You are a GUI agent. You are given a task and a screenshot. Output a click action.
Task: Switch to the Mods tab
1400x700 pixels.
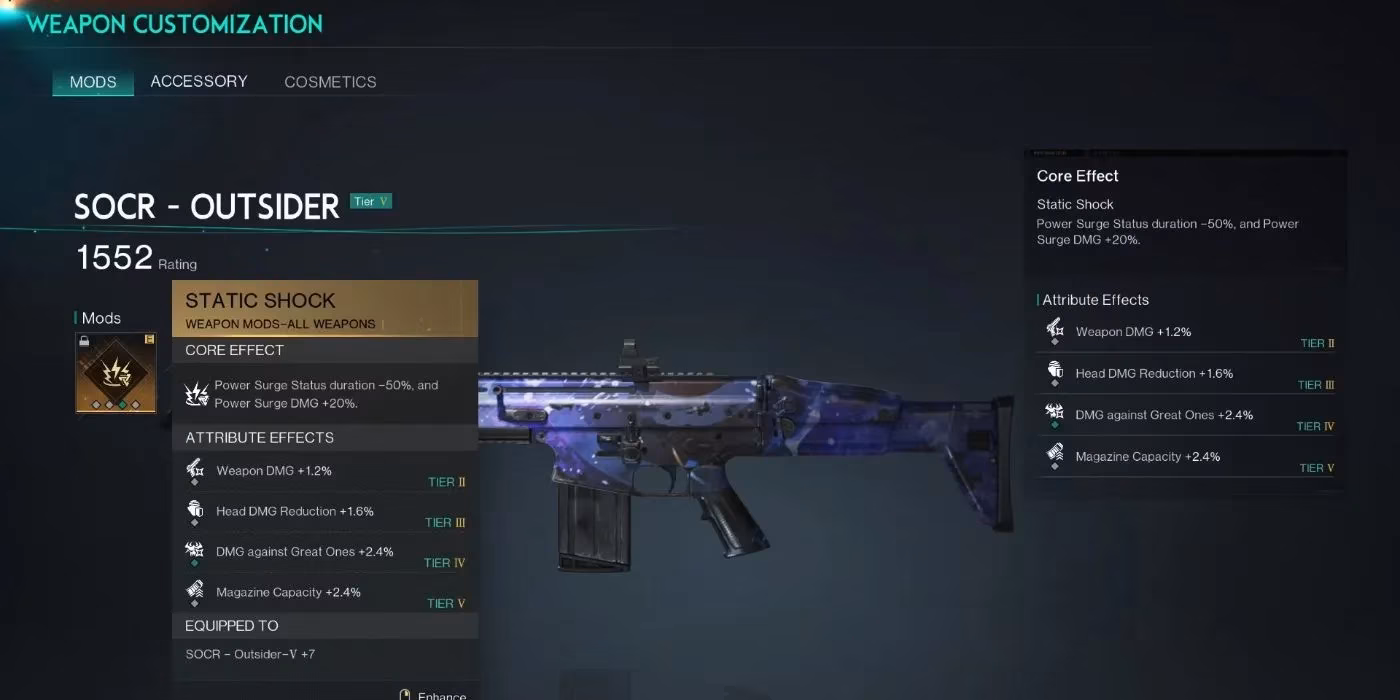point(93,82)
